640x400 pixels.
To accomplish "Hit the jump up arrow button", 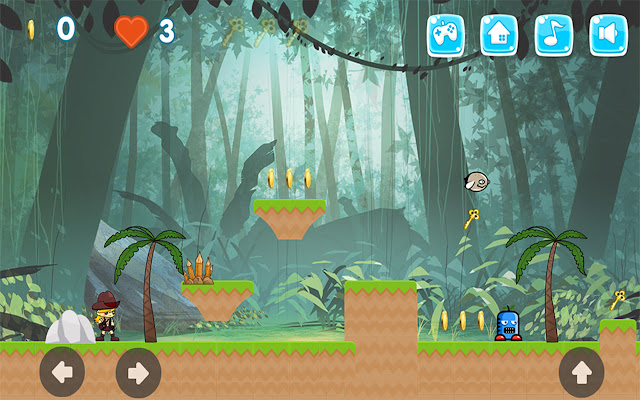I will pyautogui.click(x=581, y=373).
